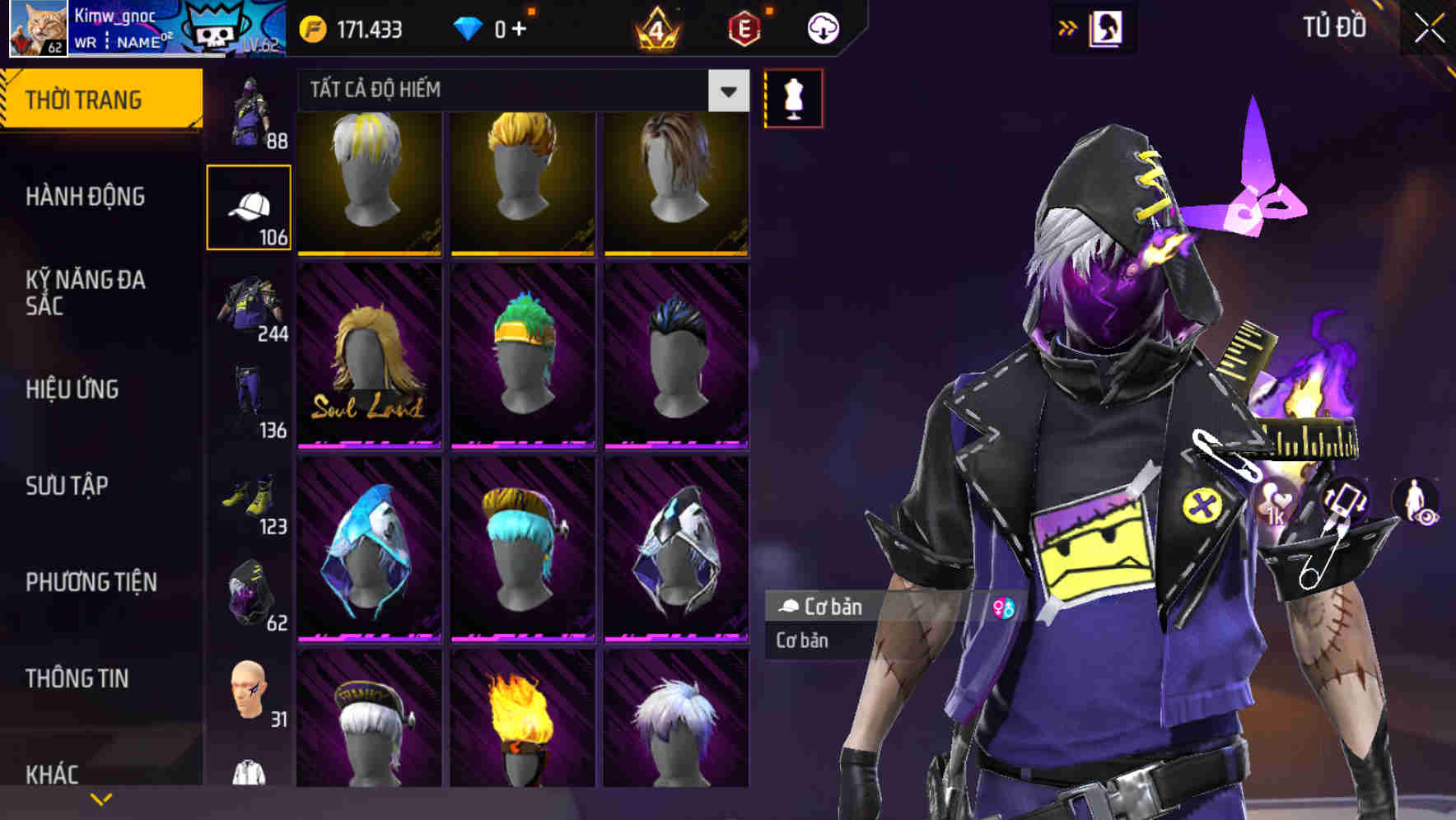Click the gold rank 4 crown badge
This screenshot has width=1456, height=820.
click(x=653, y=26)
